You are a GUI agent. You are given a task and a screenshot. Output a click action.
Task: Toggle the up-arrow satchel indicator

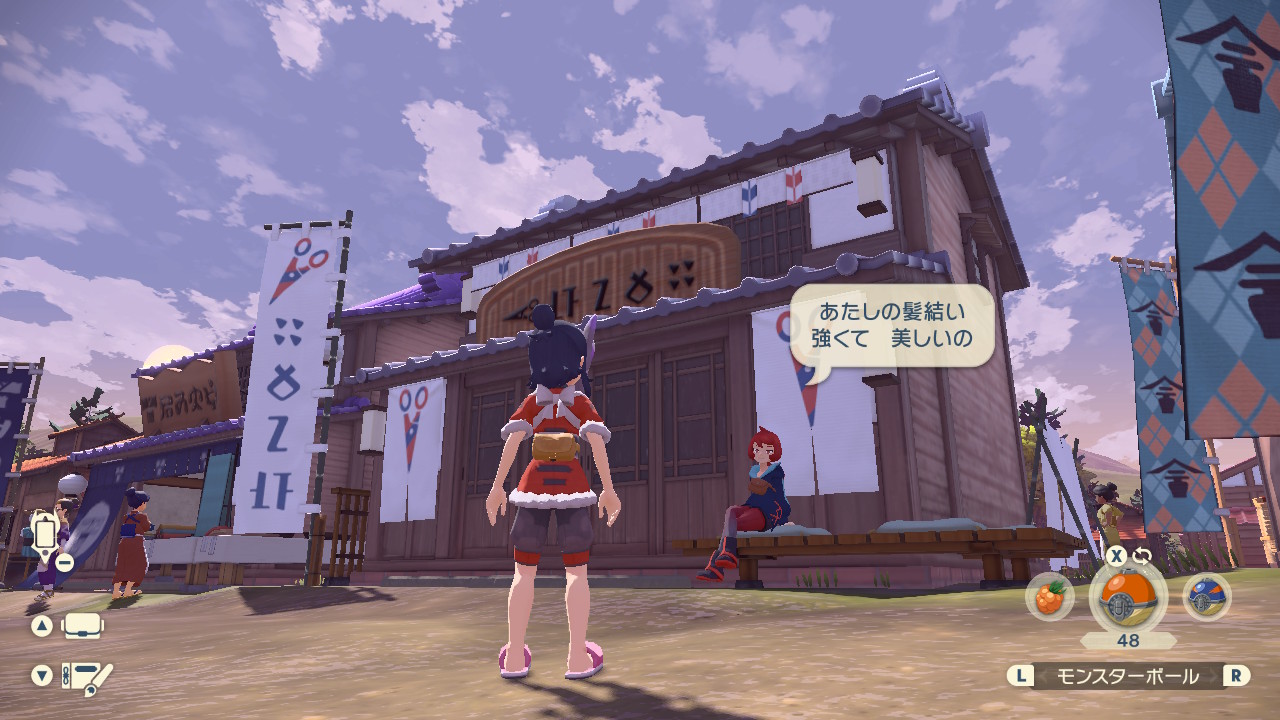pyautogui.click(x=42, y=625)
